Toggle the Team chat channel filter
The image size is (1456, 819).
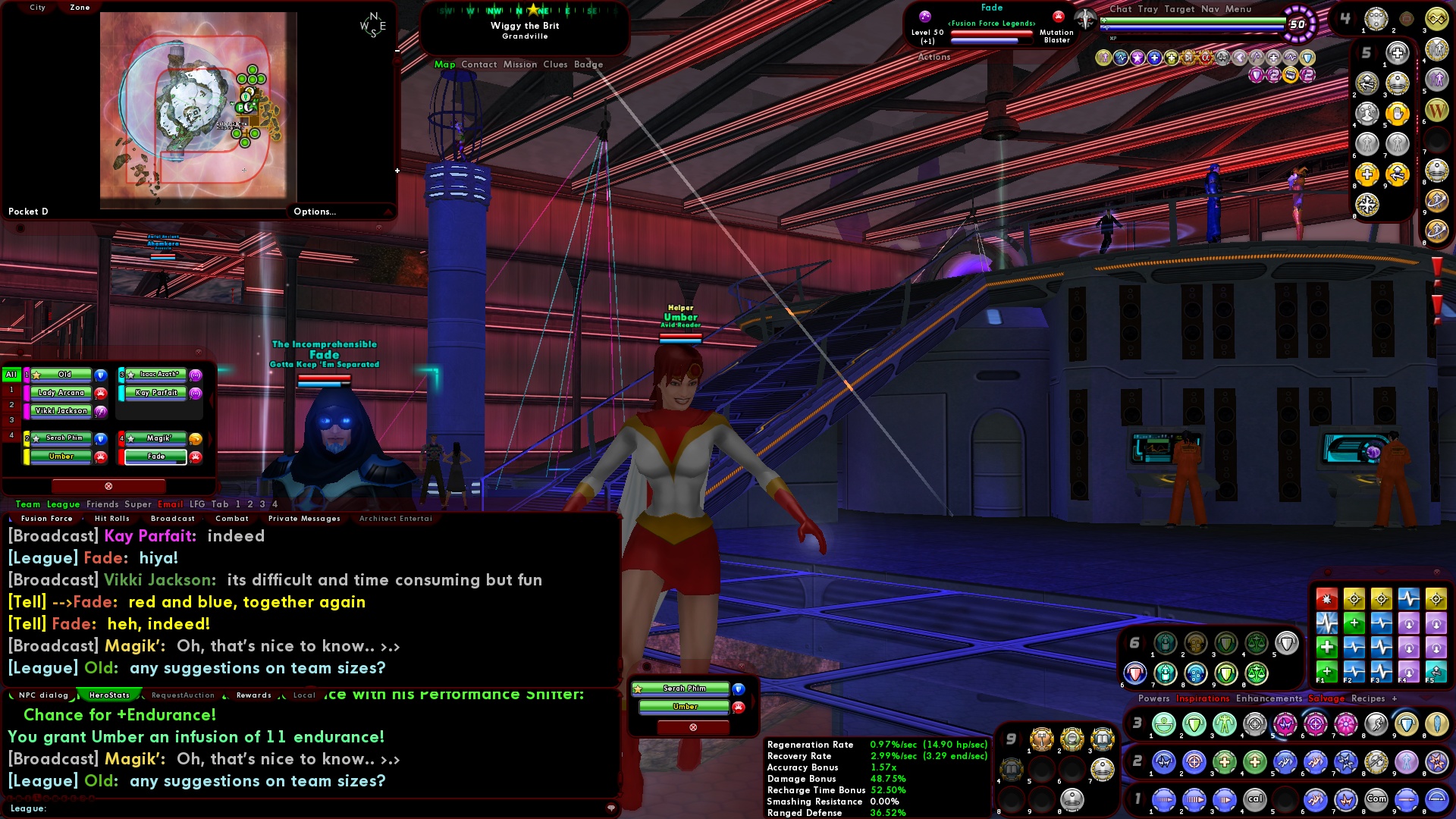pos(27,504)
